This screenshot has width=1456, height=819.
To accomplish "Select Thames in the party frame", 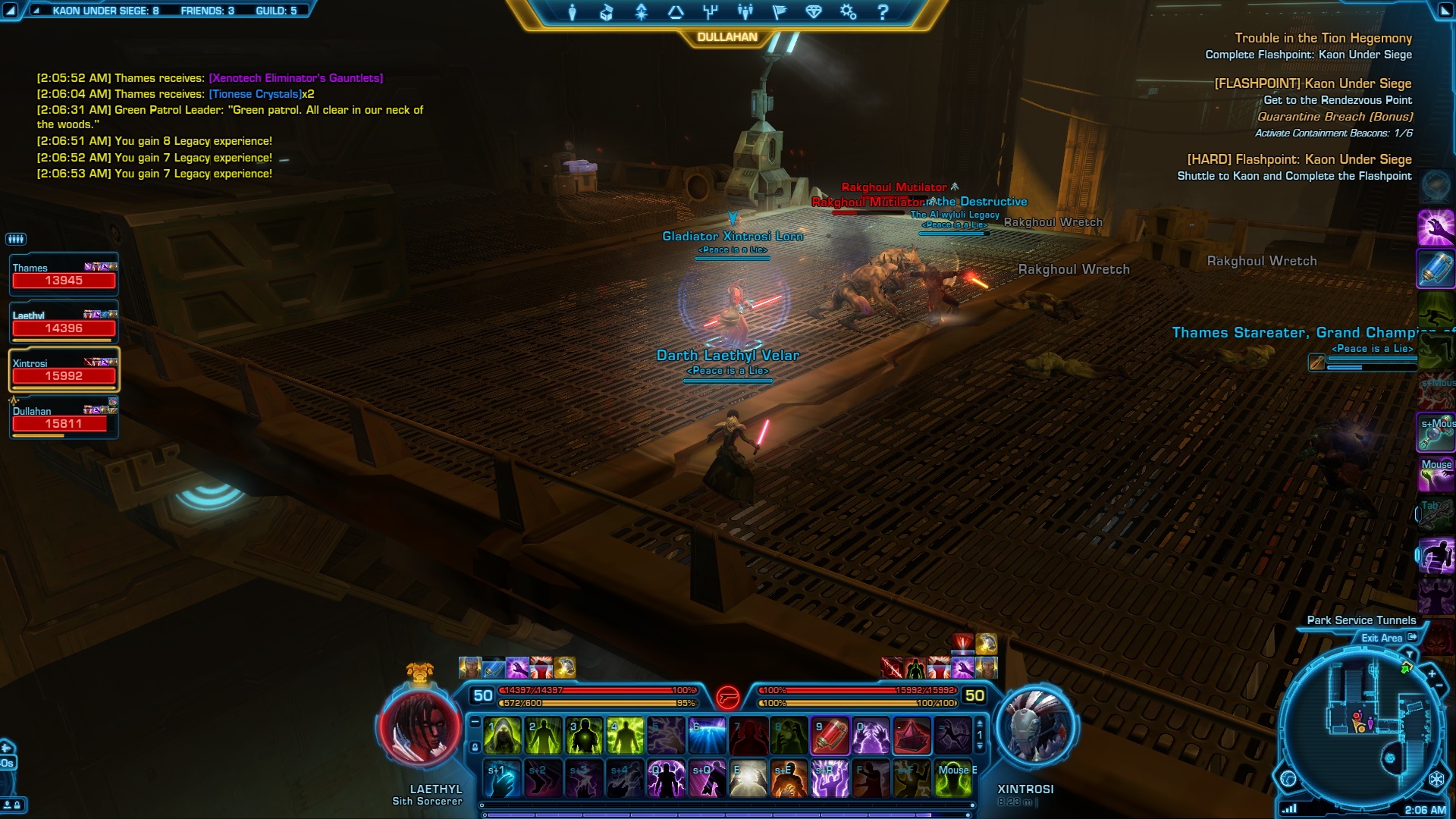I will coord(64,275).
